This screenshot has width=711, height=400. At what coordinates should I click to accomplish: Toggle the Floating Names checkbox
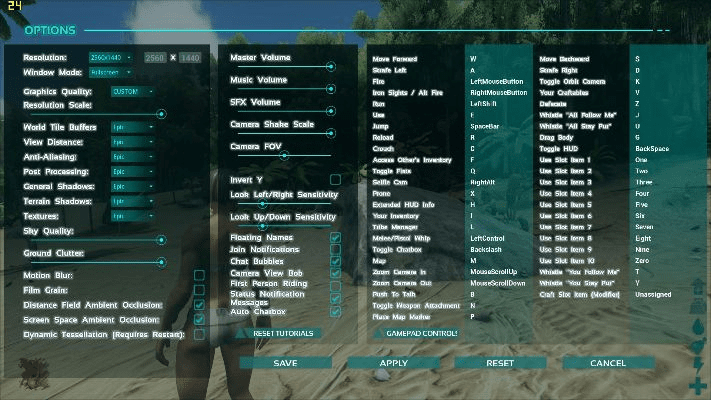[335, 238]
